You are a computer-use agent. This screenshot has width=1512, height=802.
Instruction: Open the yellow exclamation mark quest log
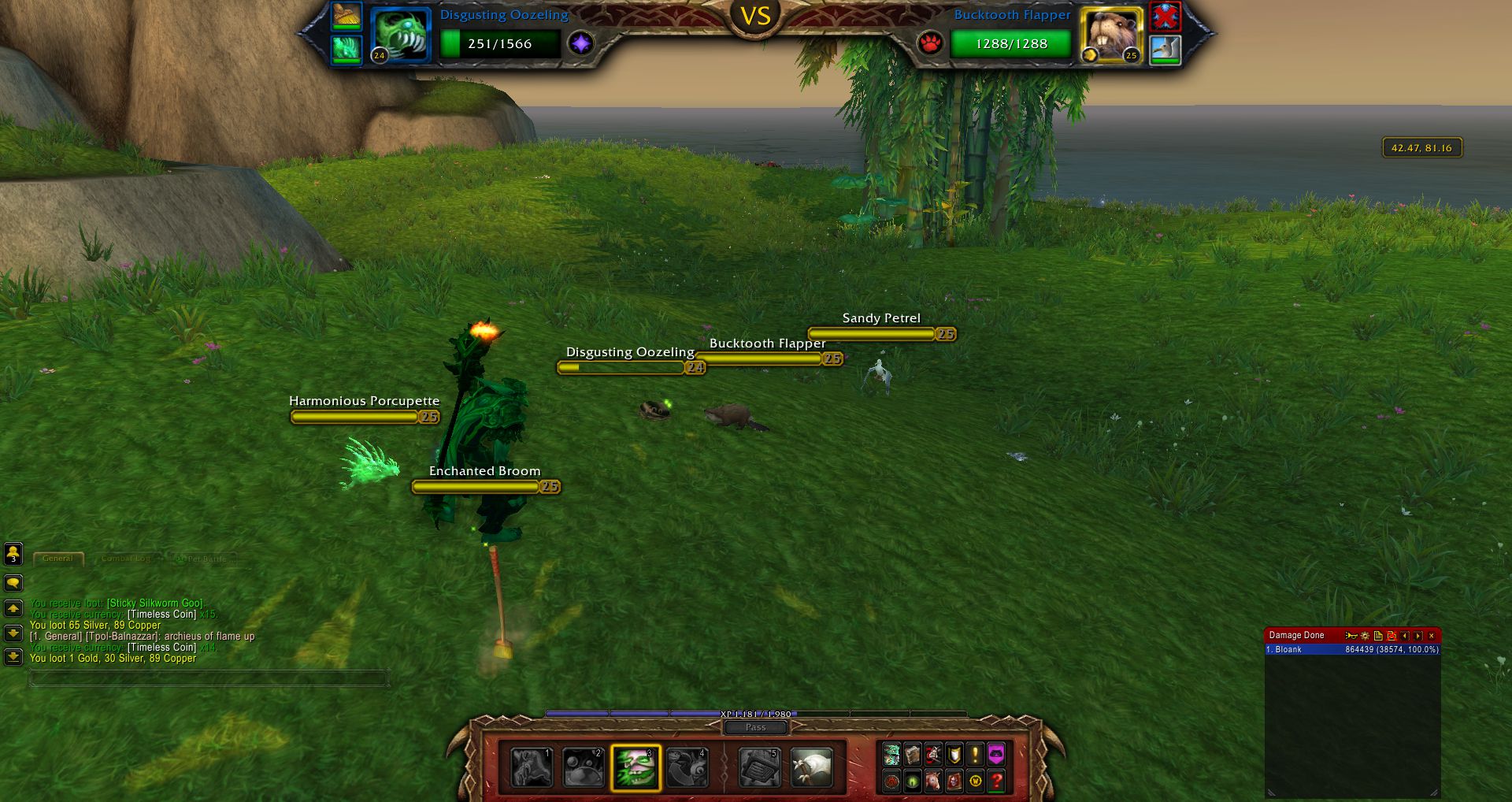pos(975,755)
